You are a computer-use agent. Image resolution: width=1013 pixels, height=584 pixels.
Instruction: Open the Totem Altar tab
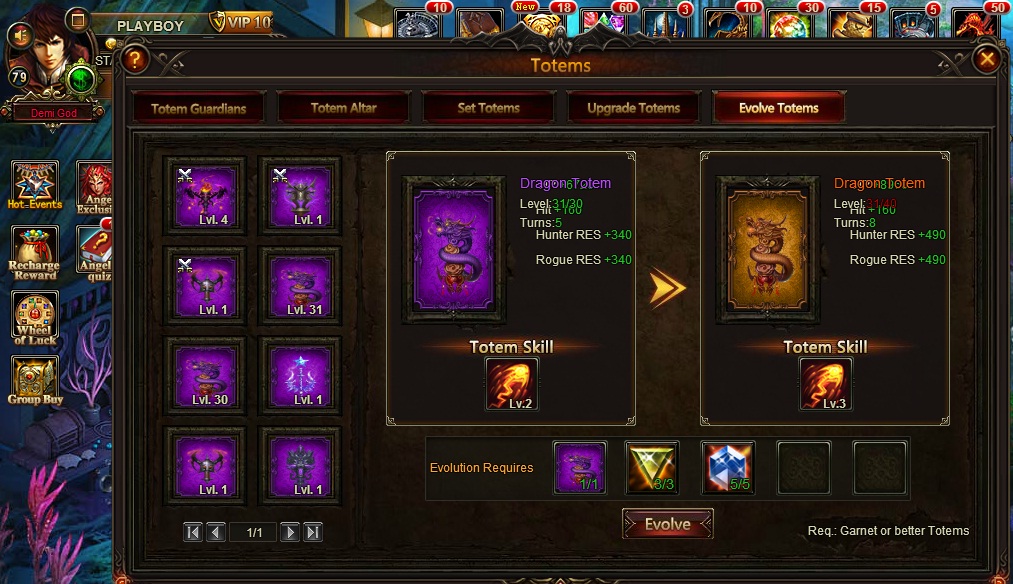343,108
